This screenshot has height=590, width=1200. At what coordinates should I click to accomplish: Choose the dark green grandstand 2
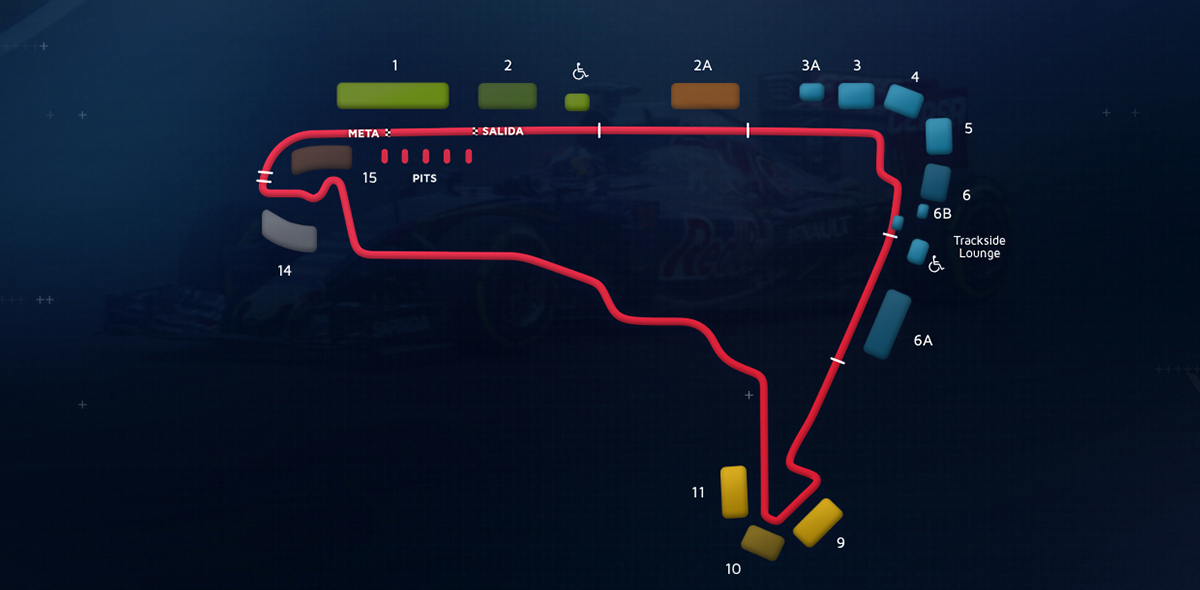tap(507, 95)
